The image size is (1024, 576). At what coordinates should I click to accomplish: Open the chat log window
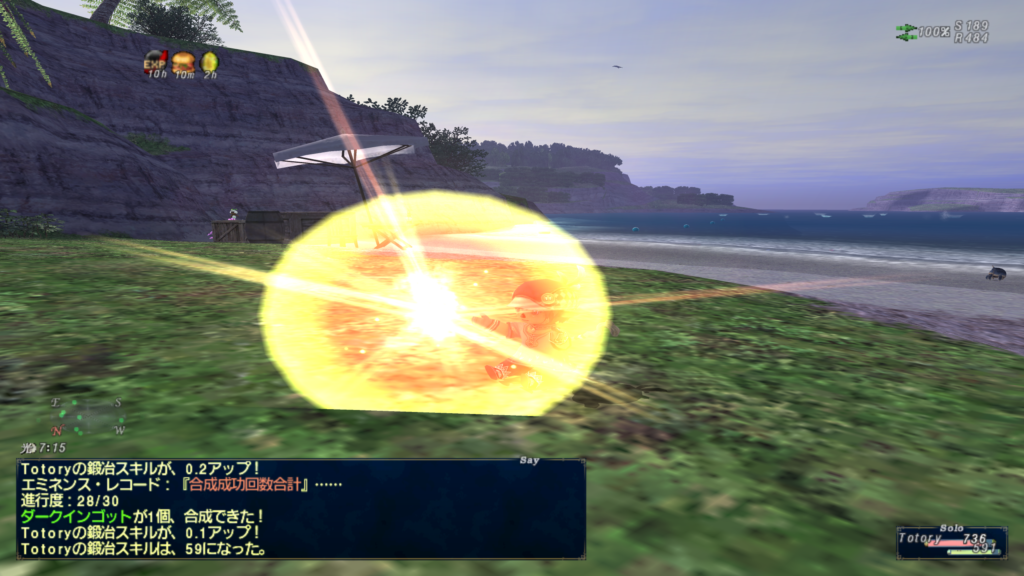pos(300,508)
